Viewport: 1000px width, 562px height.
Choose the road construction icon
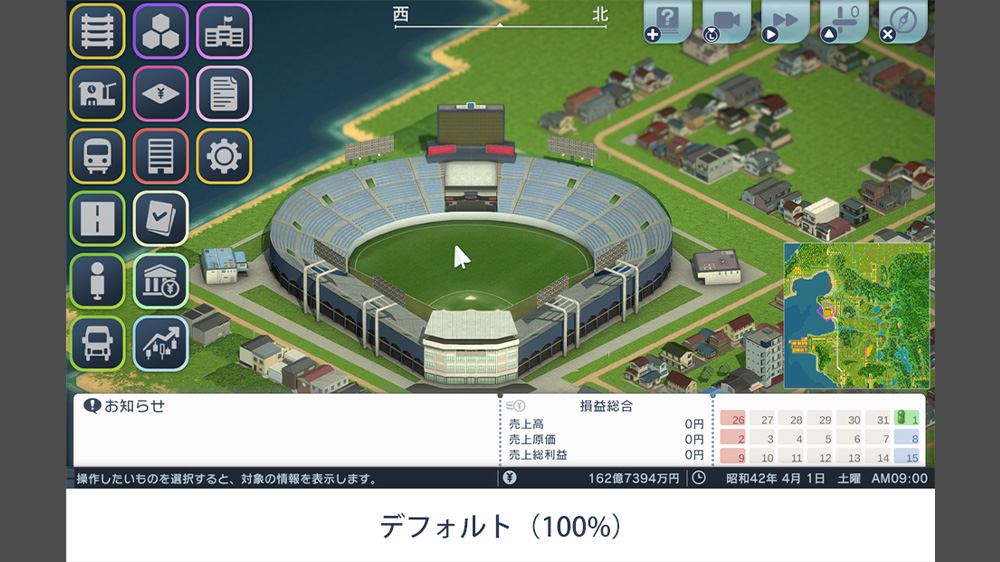point(97,219)
